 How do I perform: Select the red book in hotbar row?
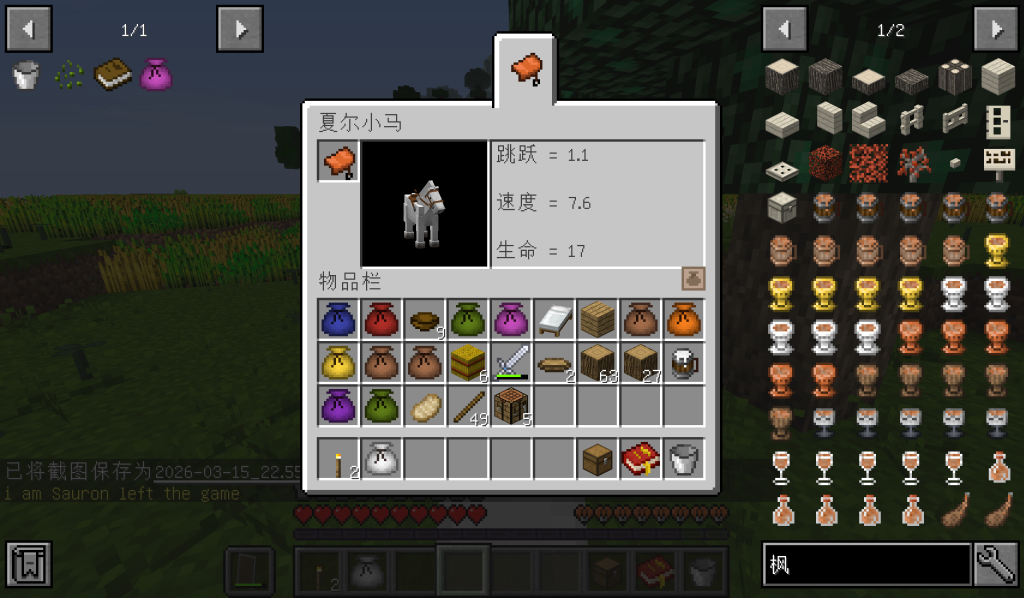point(640,459)
